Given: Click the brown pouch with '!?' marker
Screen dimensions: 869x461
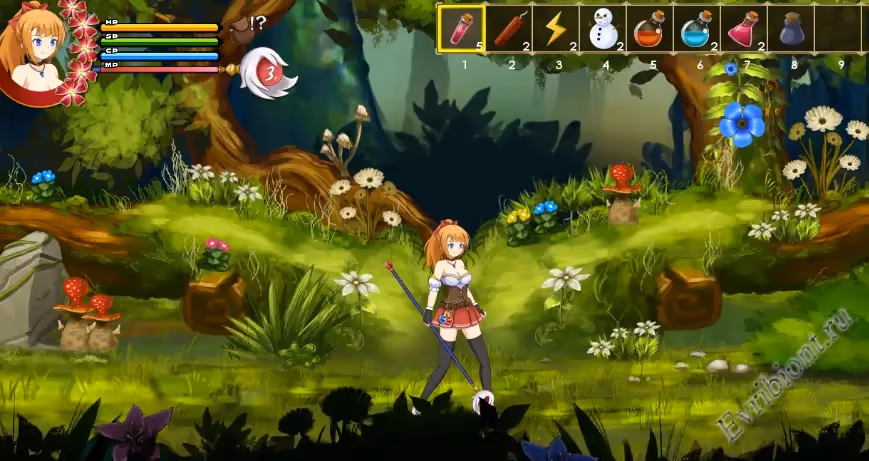Looking at the screenshot, I should point(241,27).
